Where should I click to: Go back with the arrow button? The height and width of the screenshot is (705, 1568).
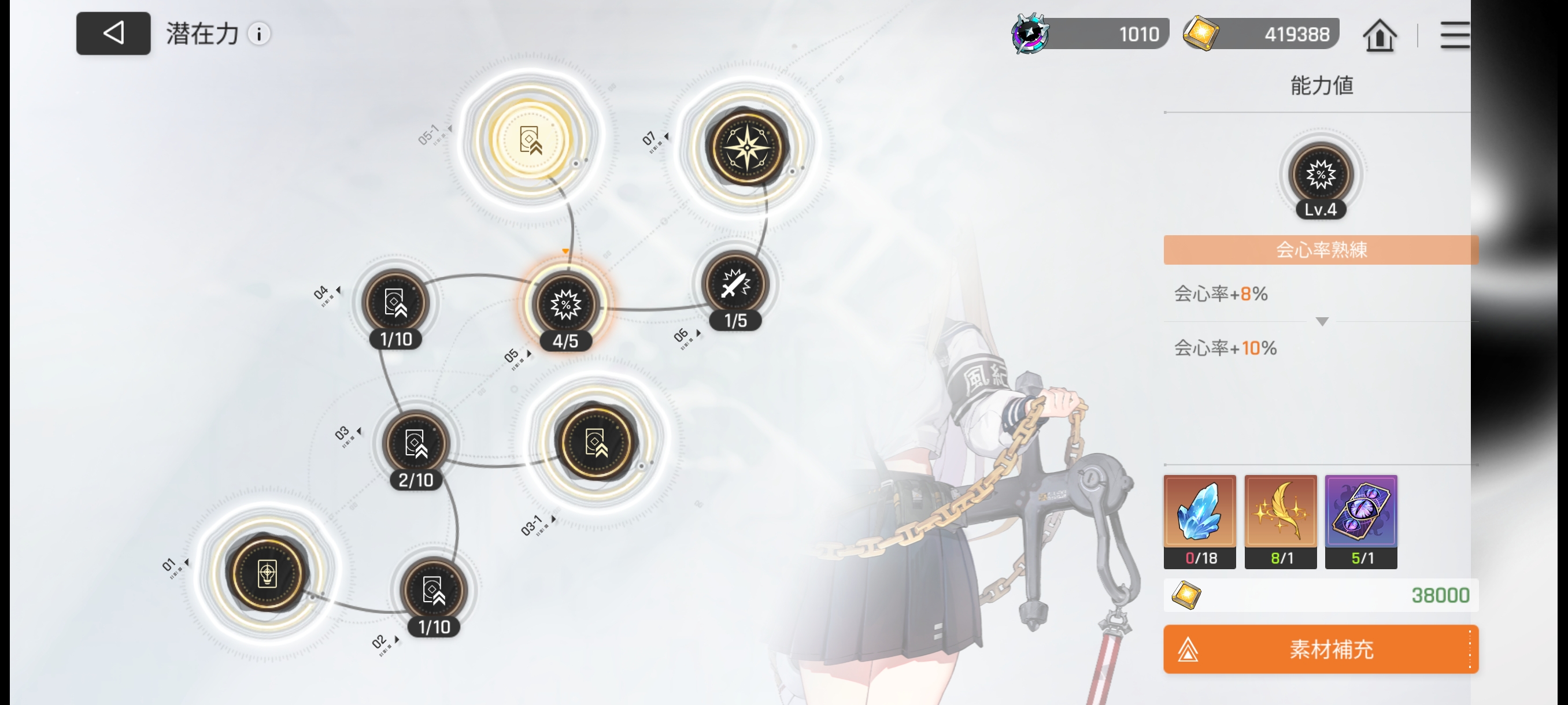113,34
